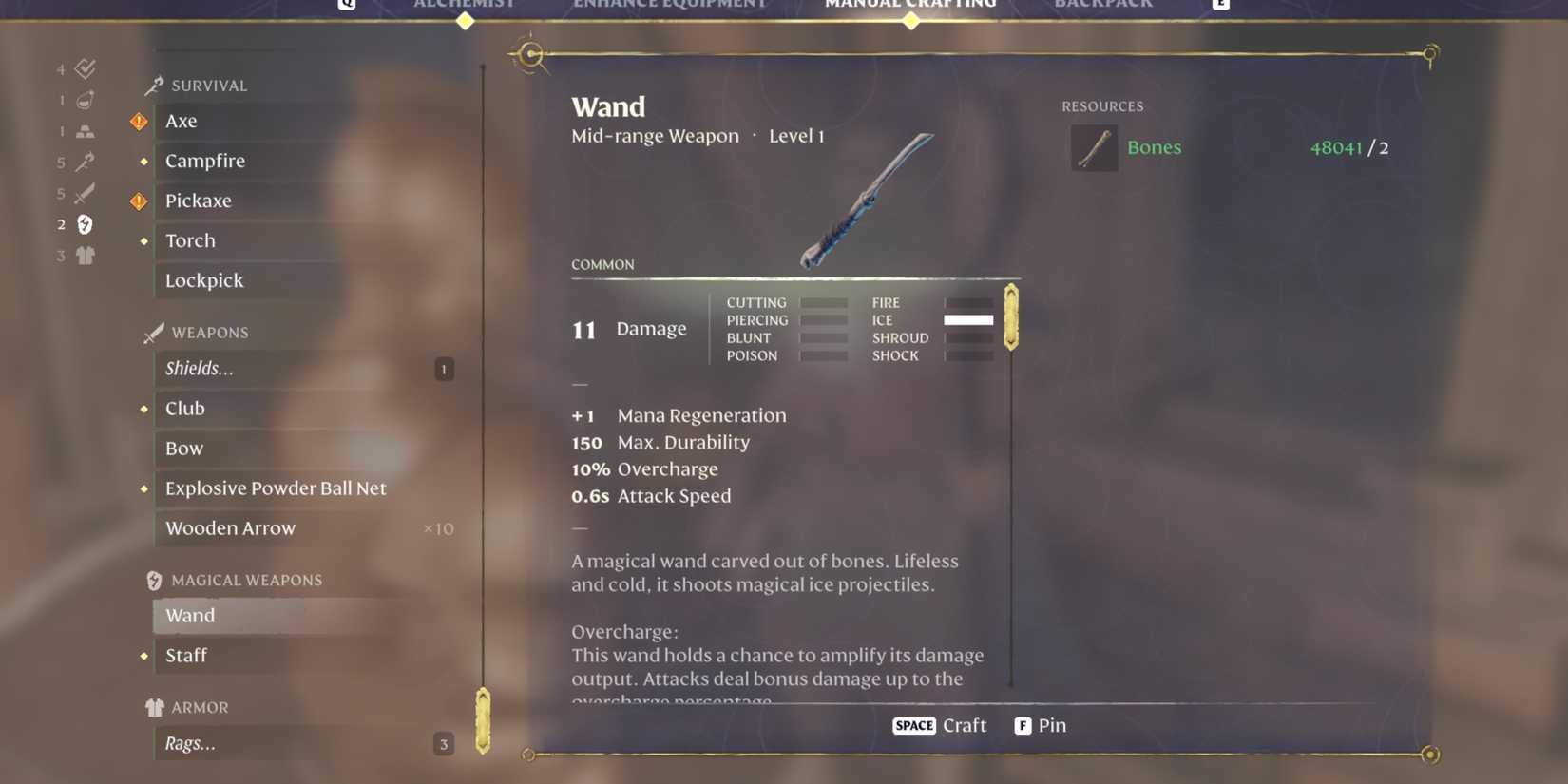This screenshot has width=1568, height=784.
Task: Open the Backpack tab
Action: (x=1102, y=5)
